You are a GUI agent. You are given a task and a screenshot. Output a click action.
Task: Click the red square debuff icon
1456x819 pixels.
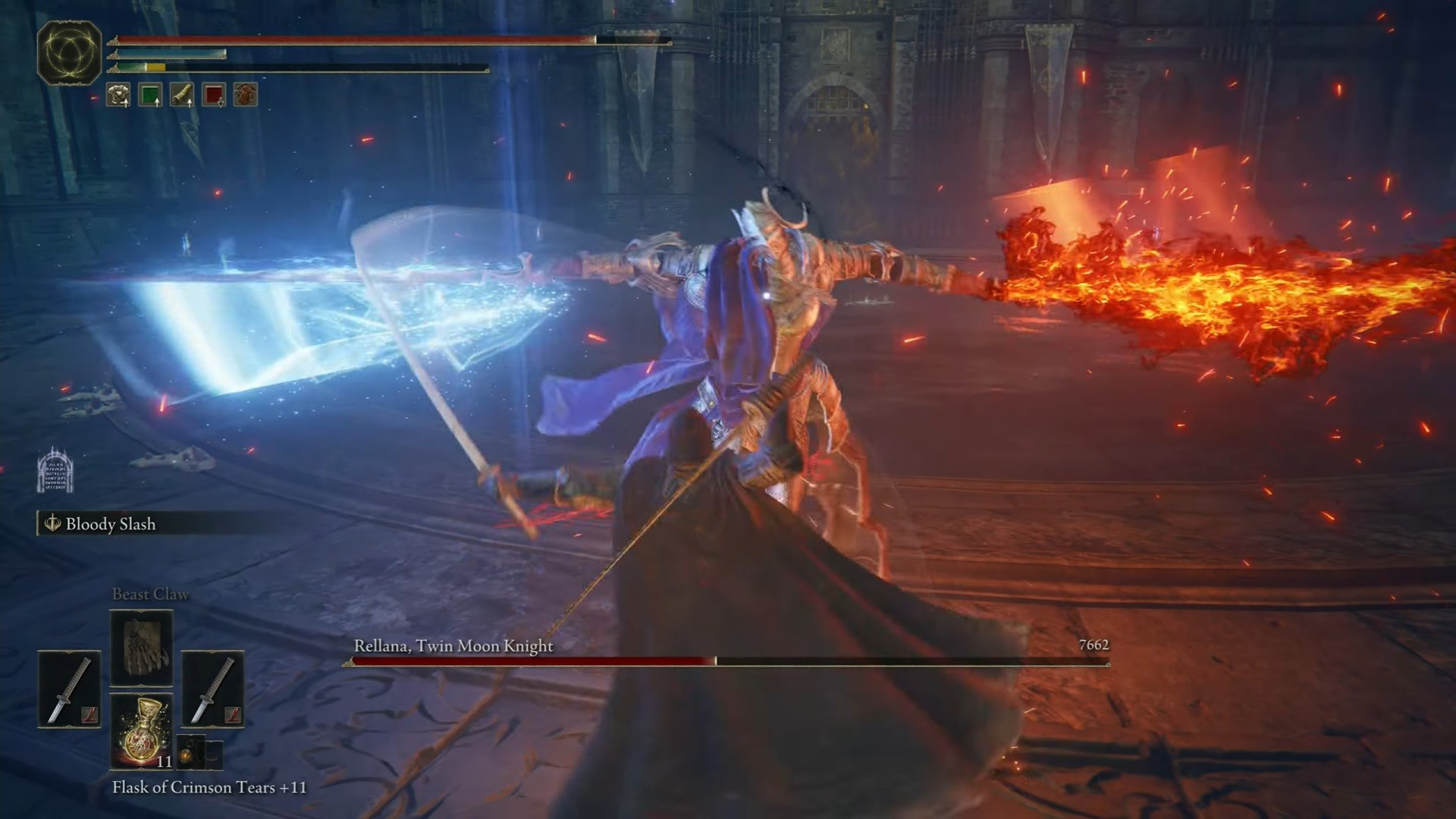click(214, 95)
